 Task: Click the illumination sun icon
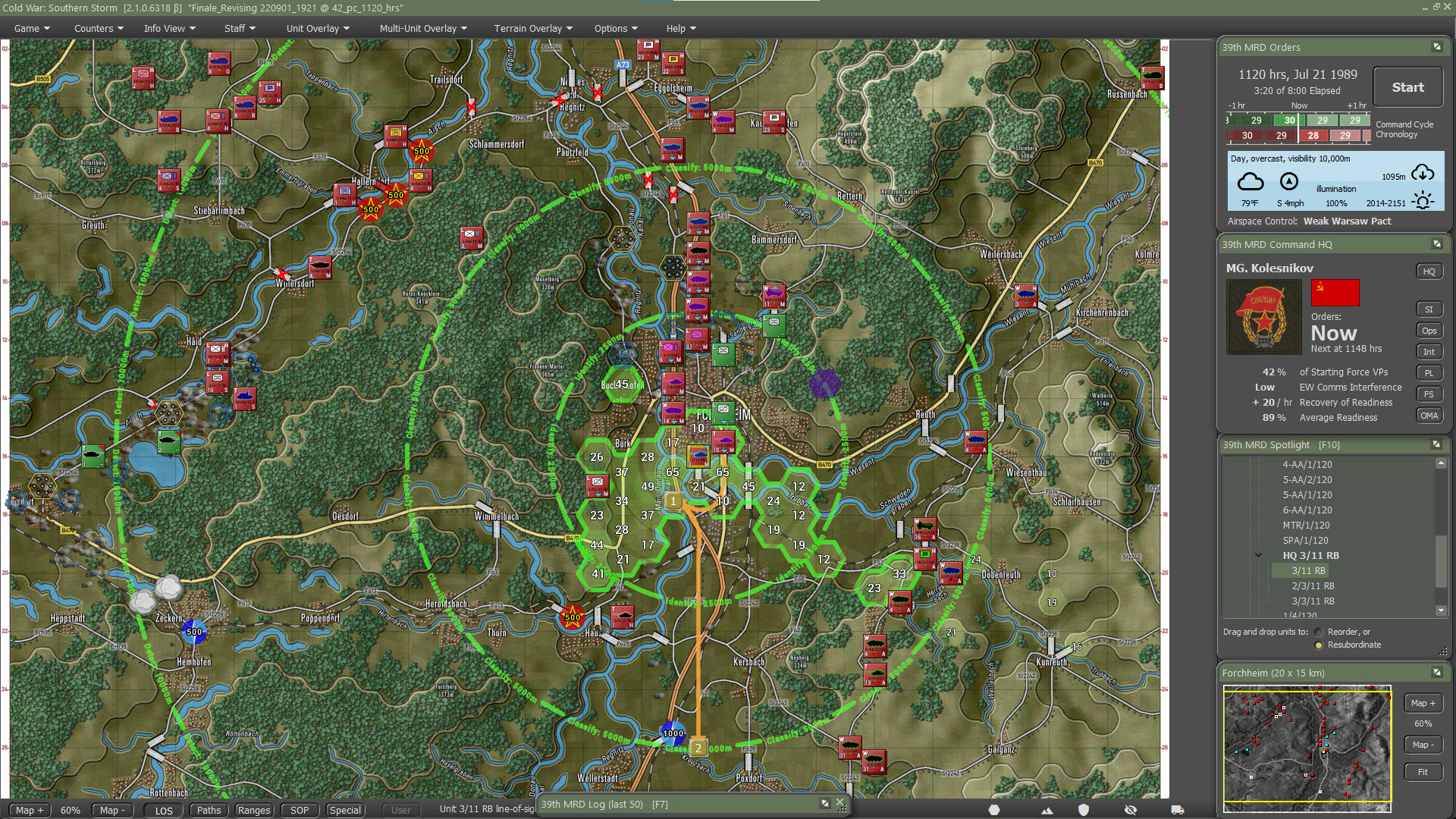(x=1423, y=198)
